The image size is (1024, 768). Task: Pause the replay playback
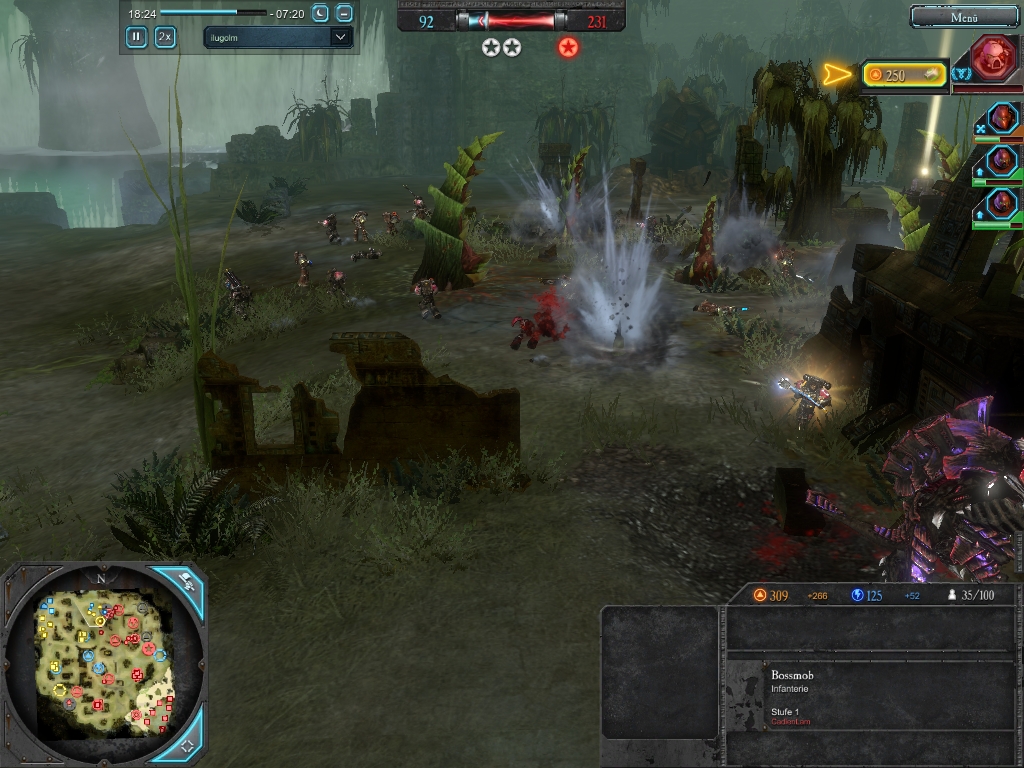(136, 37)
